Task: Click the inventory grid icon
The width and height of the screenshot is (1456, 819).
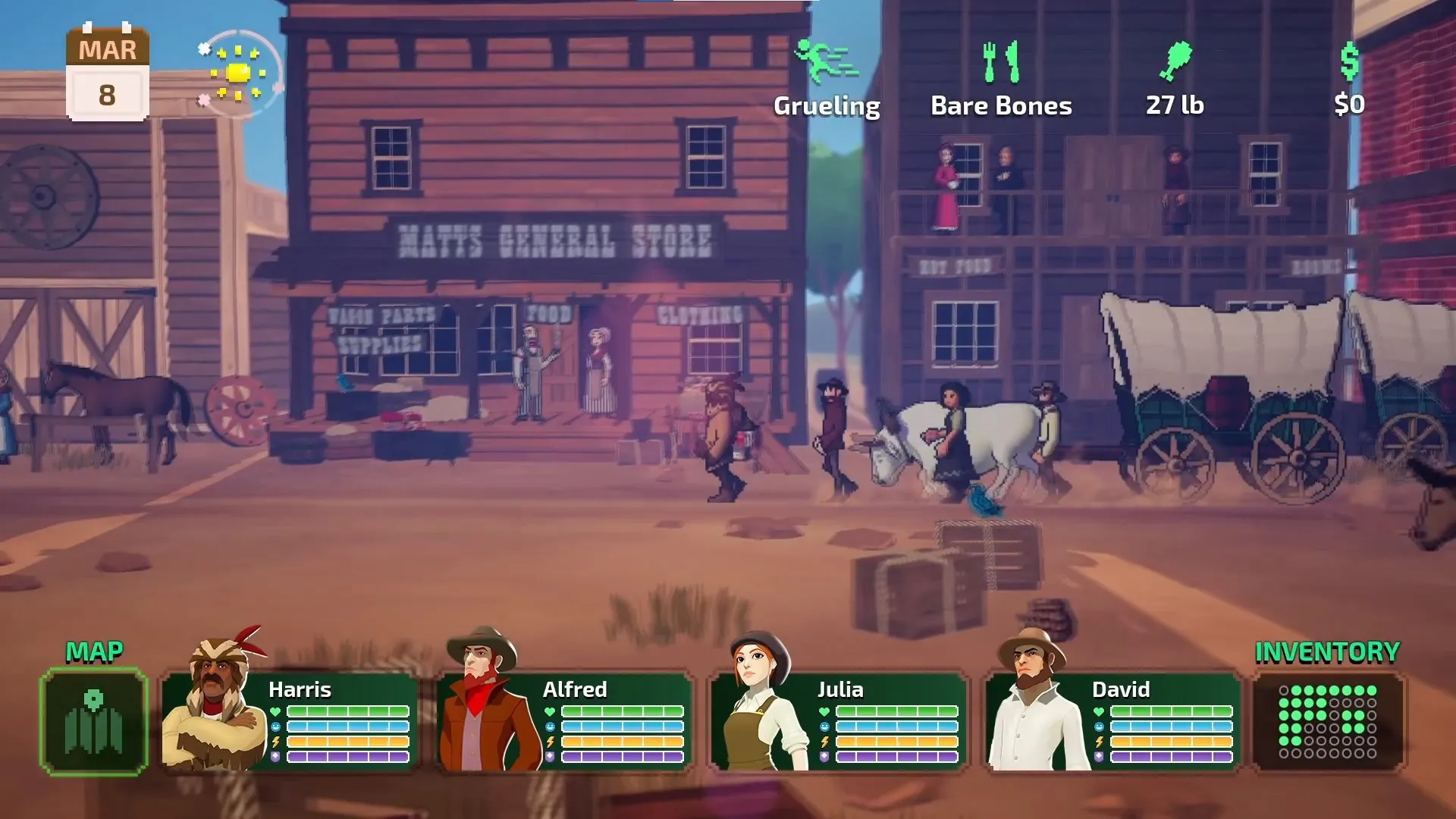Action: point(1329,723)
